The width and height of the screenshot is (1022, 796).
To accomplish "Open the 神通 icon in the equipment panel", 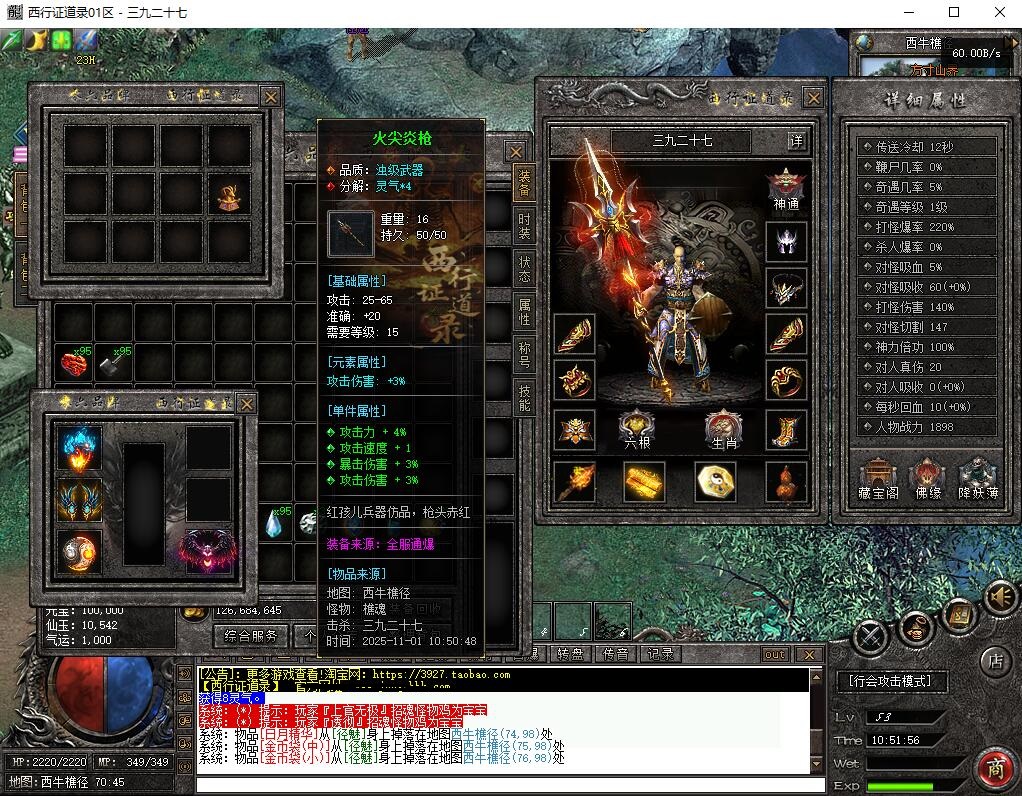I will (x=786, y=189).
